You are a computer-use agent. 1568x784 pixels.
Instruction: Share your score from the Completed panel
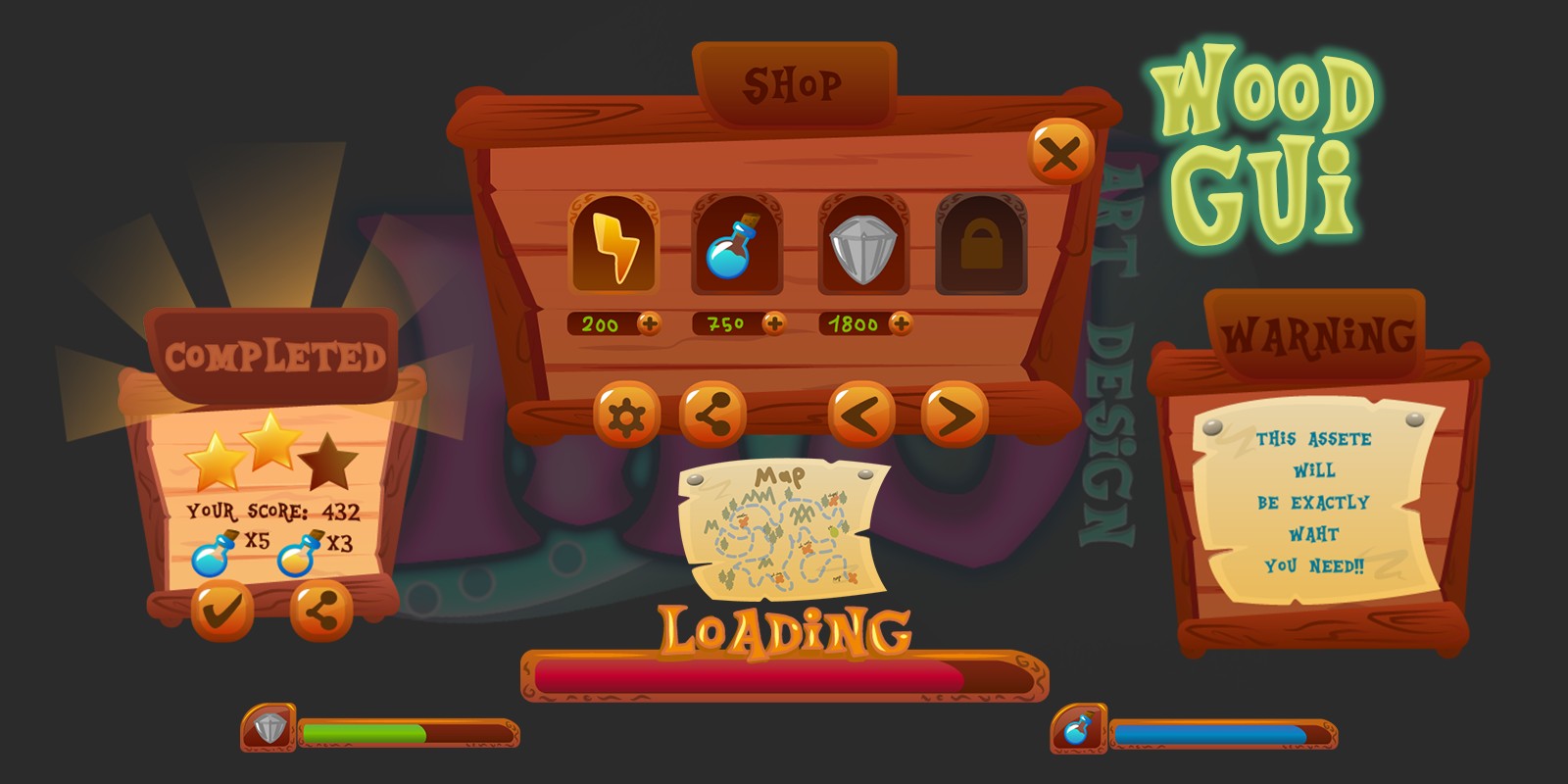[323, 609]
